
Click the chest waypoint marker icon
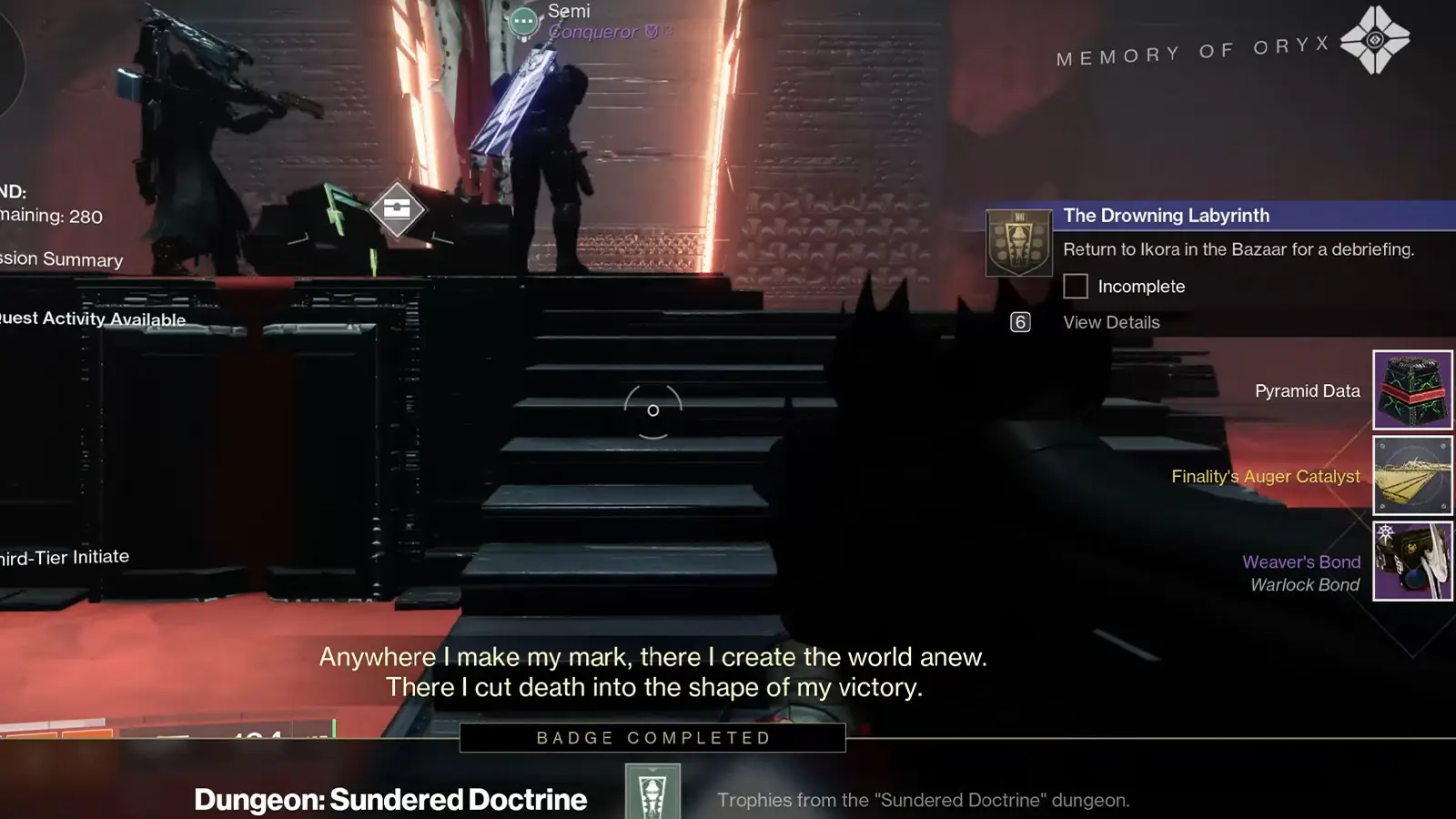point(397,209)
